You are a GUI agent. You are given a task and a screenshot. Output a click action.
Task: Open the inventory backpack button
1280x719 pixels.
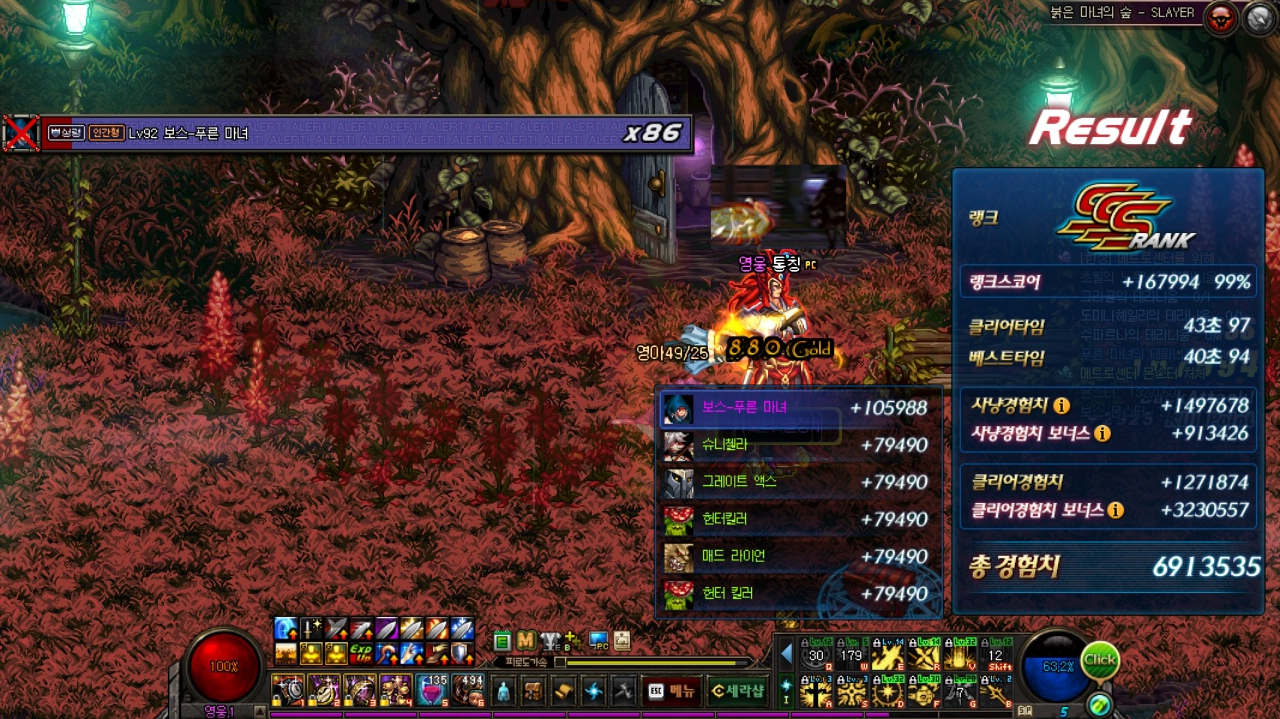pyautogui.click(x=534, y=691)
